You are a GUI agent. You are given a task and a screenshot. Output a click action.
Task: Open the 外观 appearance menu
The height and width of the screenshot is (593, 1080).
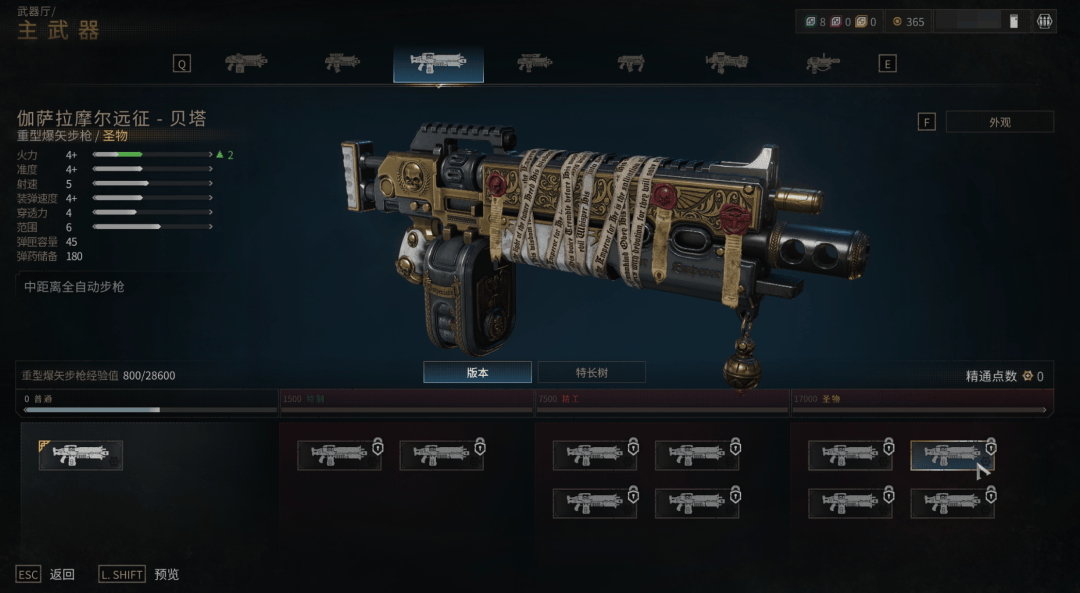[x=999, y=122]
